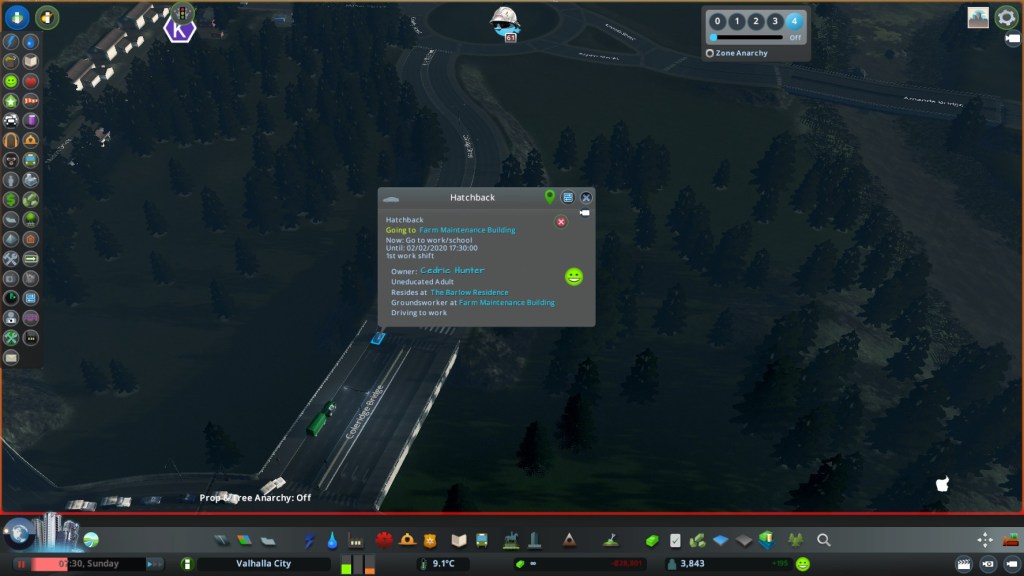Open the options gear menu
1024x576 pixels.
pos(1006,17)
